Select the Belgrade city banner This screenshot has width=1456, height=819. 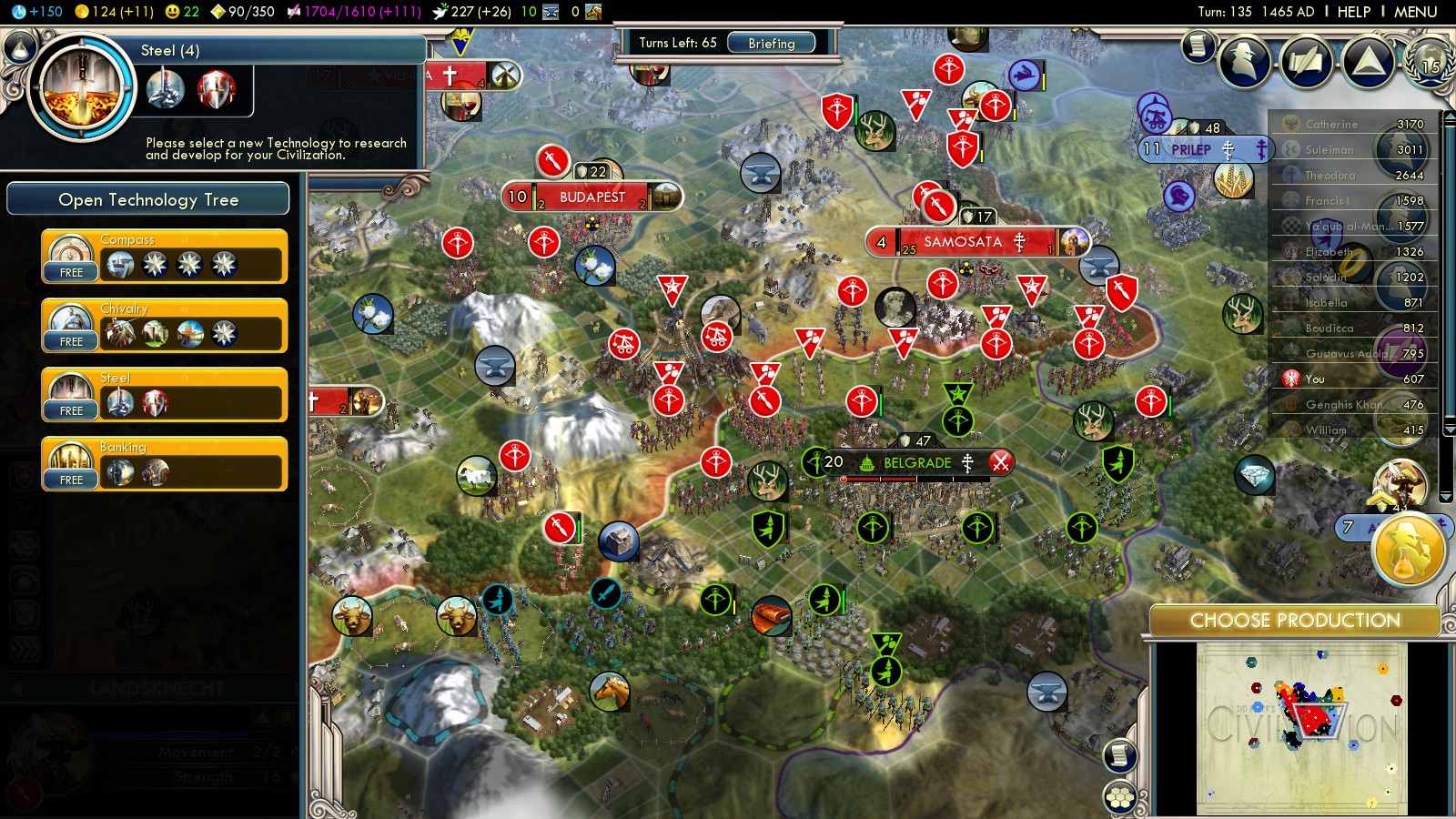point(916,463)
